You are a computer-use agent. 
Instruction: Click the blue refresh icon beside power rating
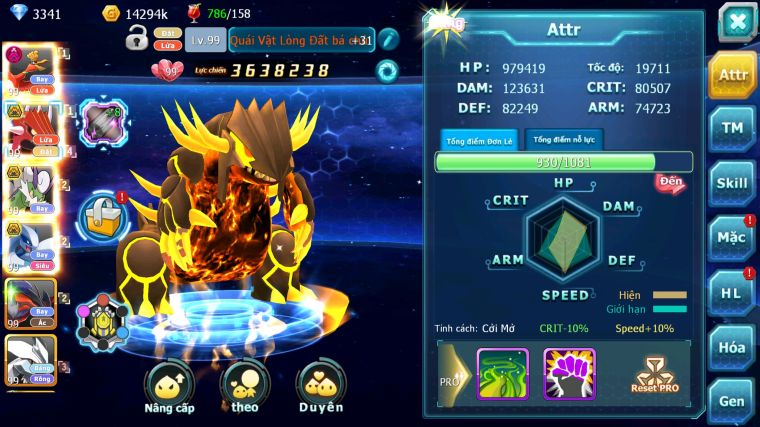(x=386, y=70)
